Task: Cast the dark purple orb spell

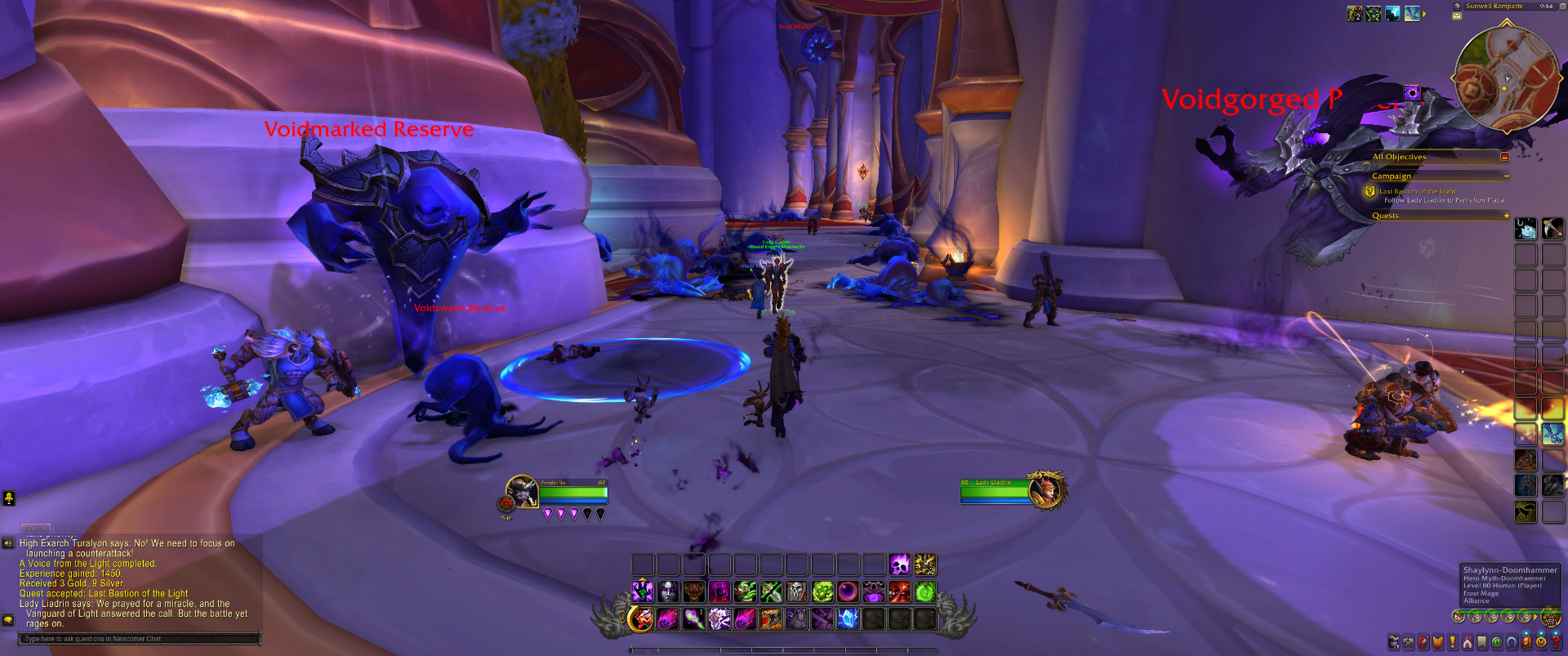Action: click(x=848, y=591)
